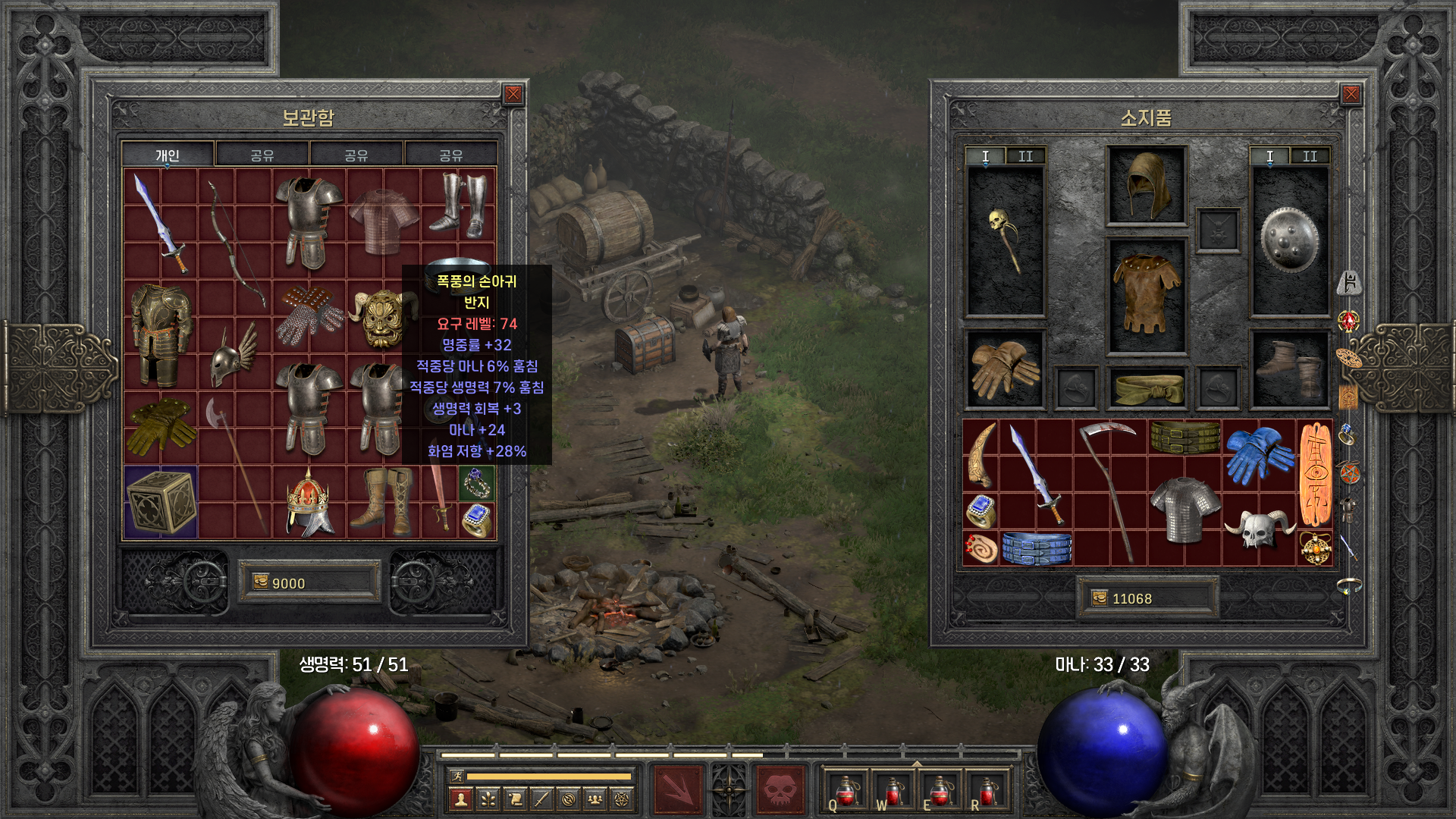Click the equipped leather armor
This screenshot has height=819, width=1456.
1147,296
